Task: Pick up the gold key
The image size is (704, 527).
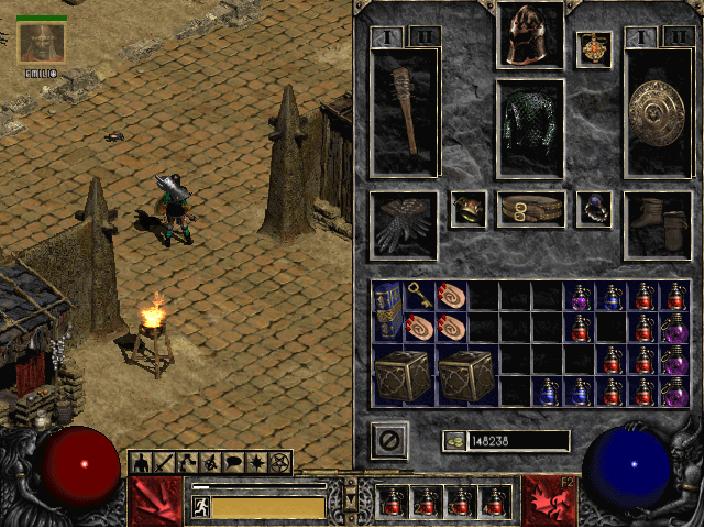Action: [419, 292]
